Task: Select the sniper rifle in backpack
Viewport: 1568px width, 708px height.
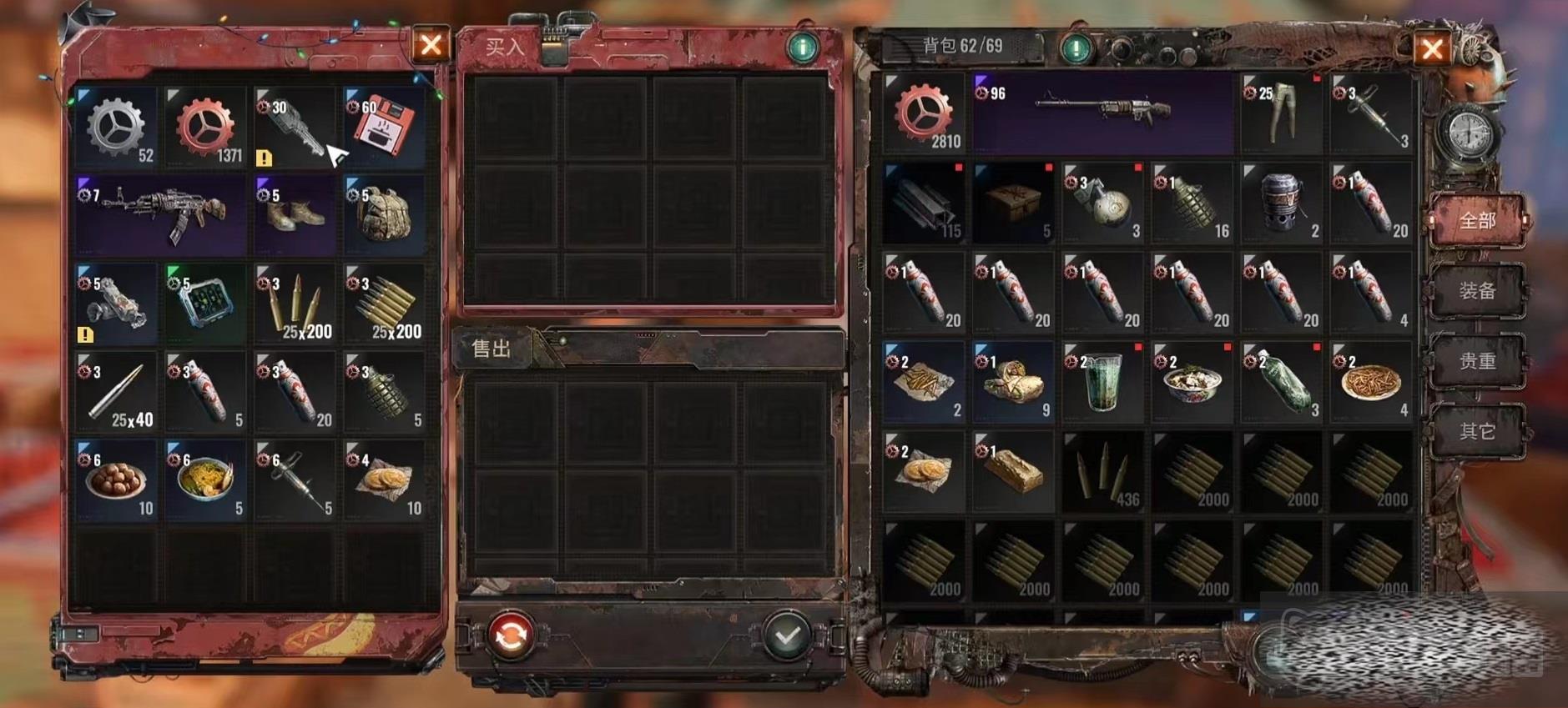Action: pyautogui.click(x=1102, y=113)
